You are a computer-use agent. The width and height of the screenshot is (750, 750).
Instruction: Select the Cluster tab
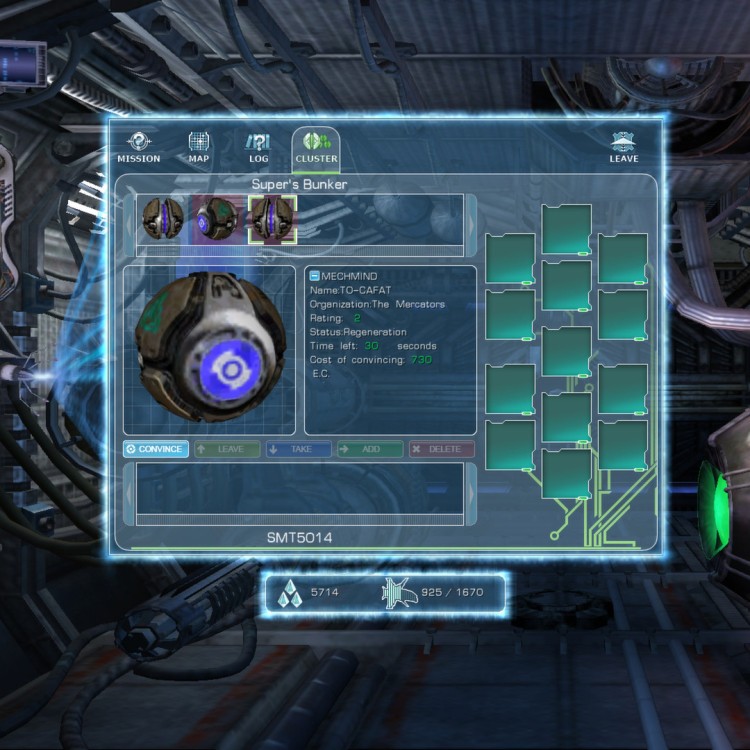point(316,147)
